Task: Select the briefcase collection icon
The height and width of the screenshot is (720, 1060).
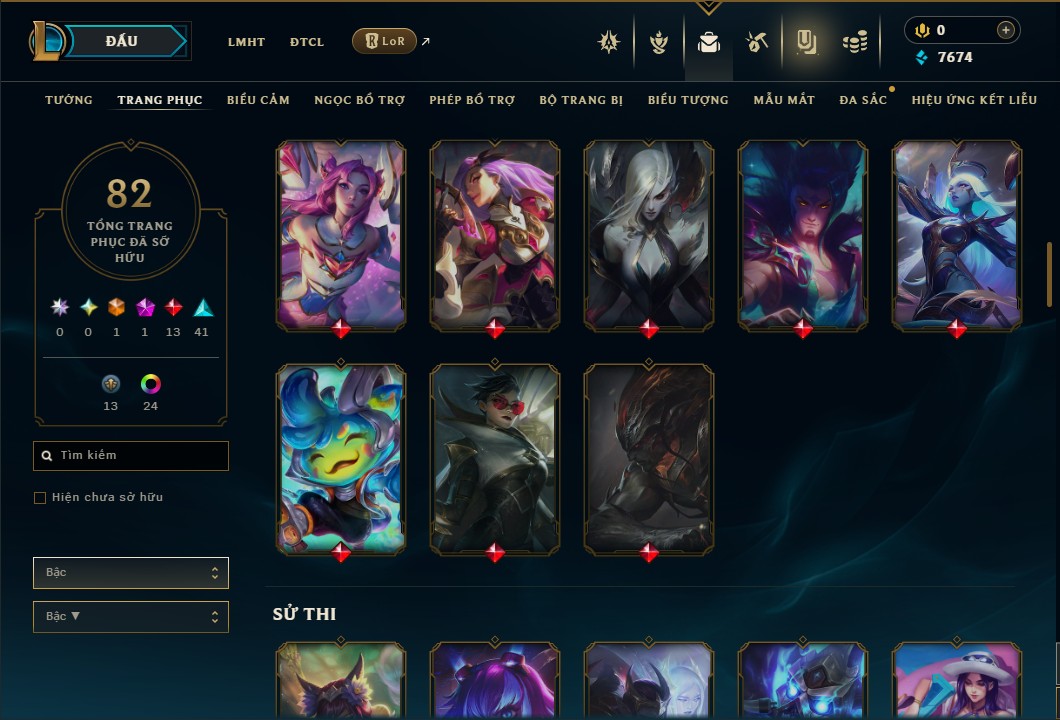Action: click(x=709, y=42)
